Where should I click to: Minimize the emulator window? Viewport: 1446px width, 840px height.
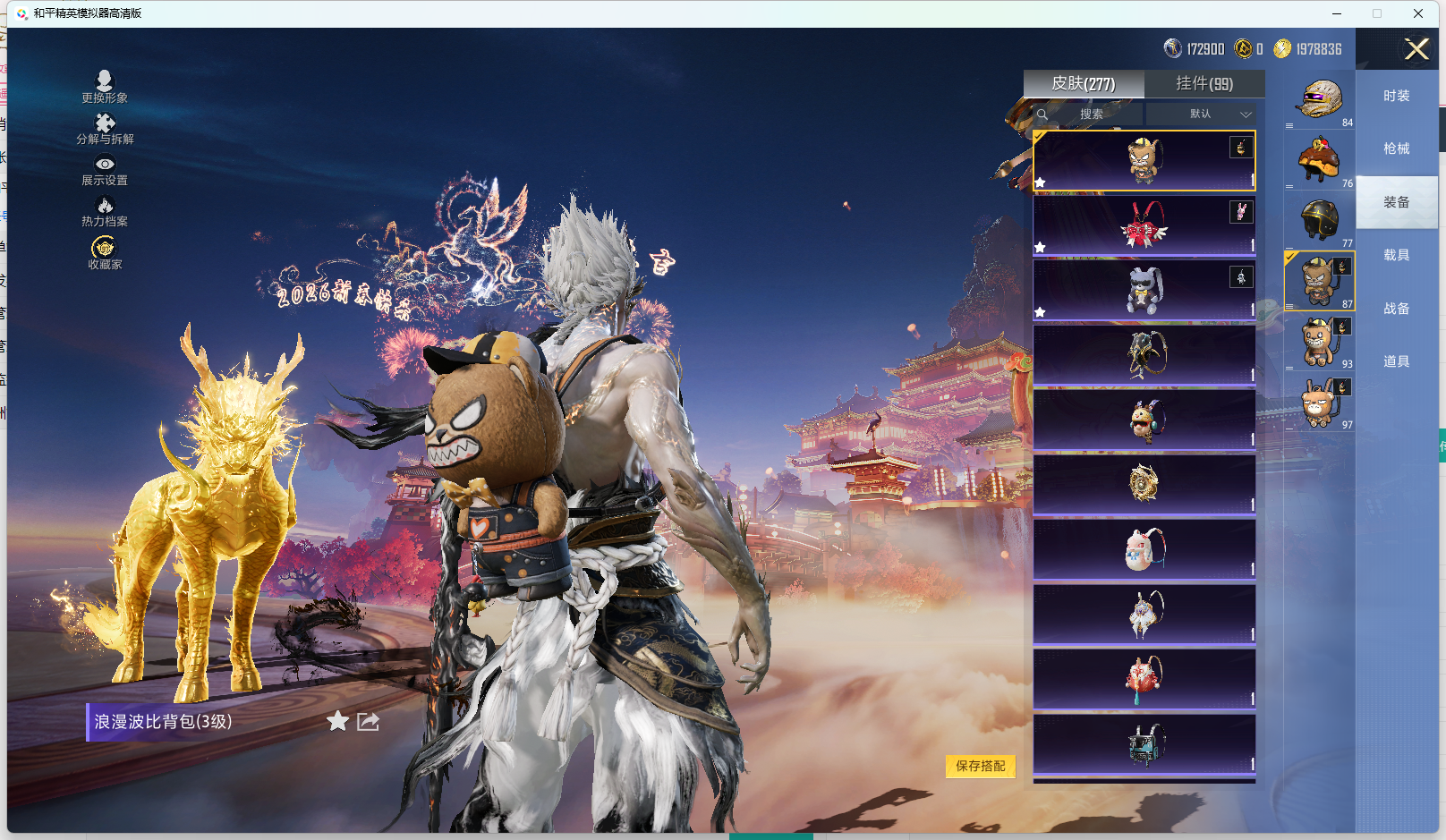[x=1336, y=13]
